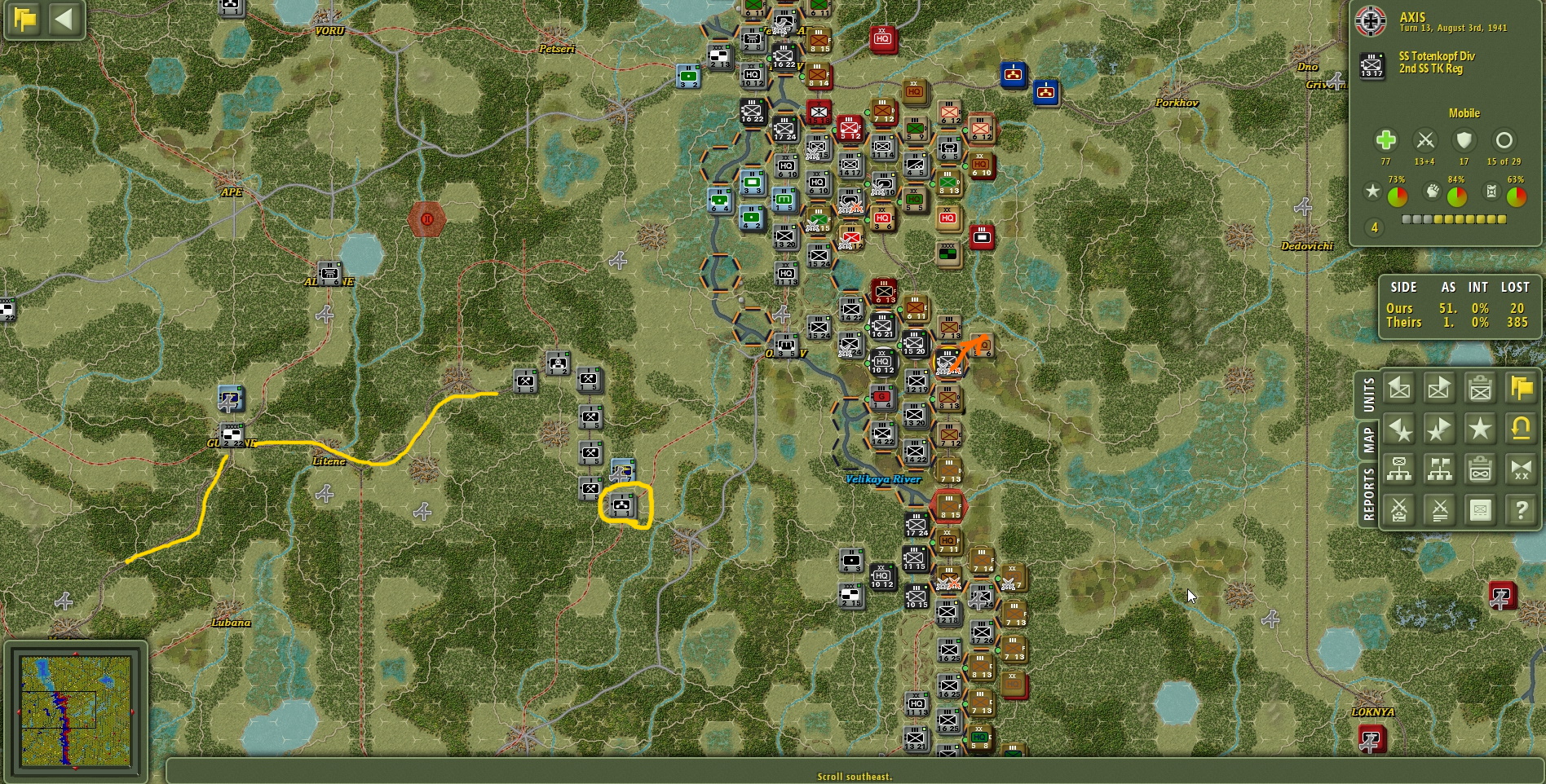This screenshot has height=784, width=1546.
Task: Toggle the yellow flags objective display
Action: click(x=1520, y=389)
